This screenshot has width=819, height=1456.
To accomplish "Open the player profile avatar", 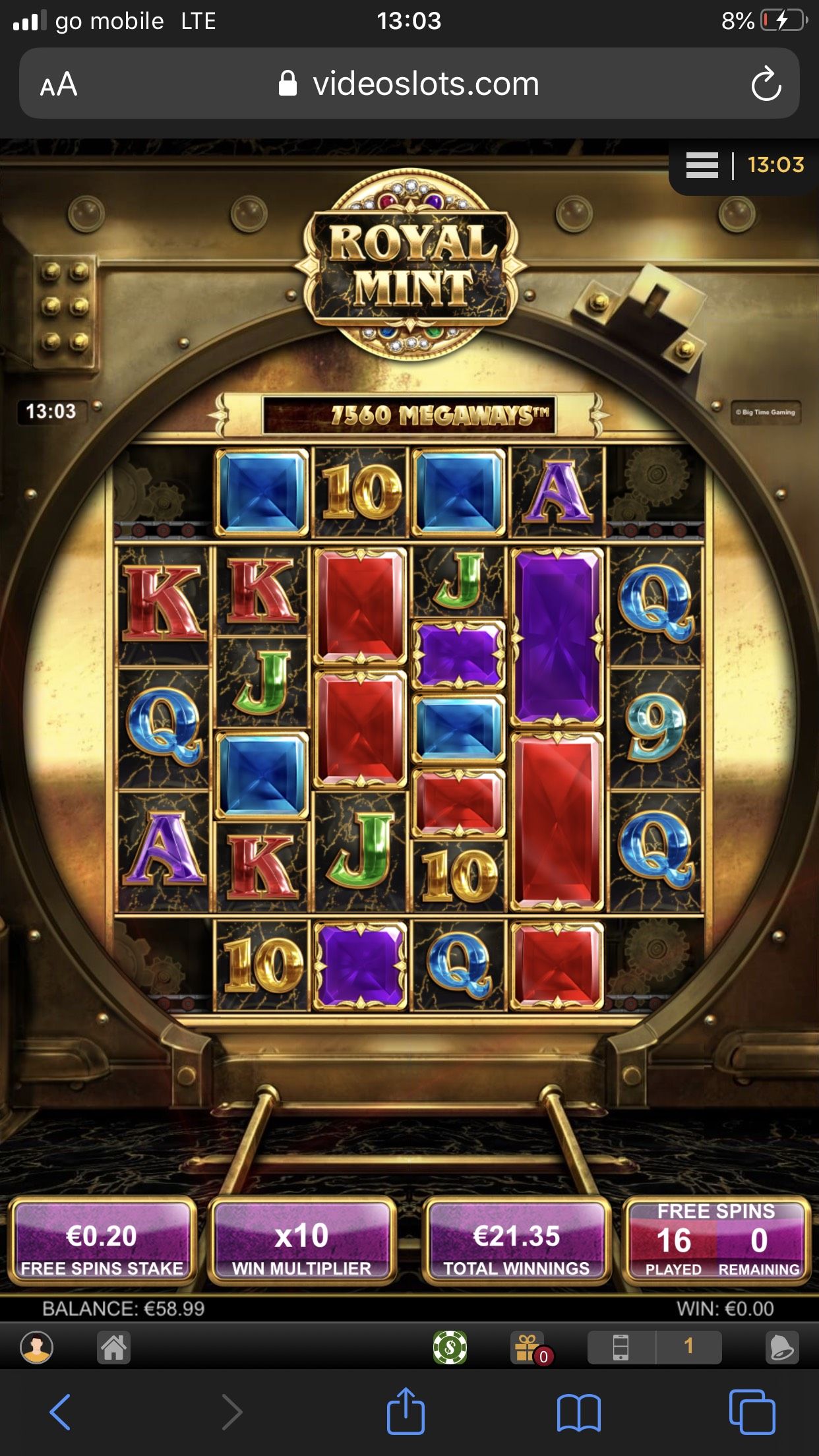I will click(x=37, y=1347).
